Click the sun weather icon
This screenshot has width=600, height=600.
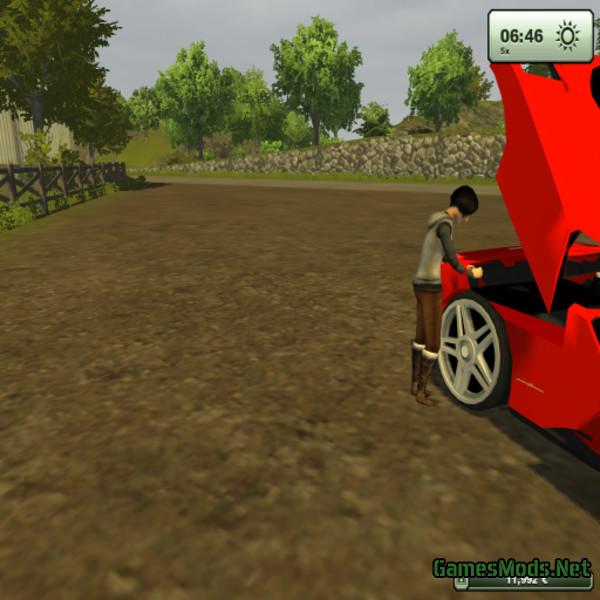[568, 37]
